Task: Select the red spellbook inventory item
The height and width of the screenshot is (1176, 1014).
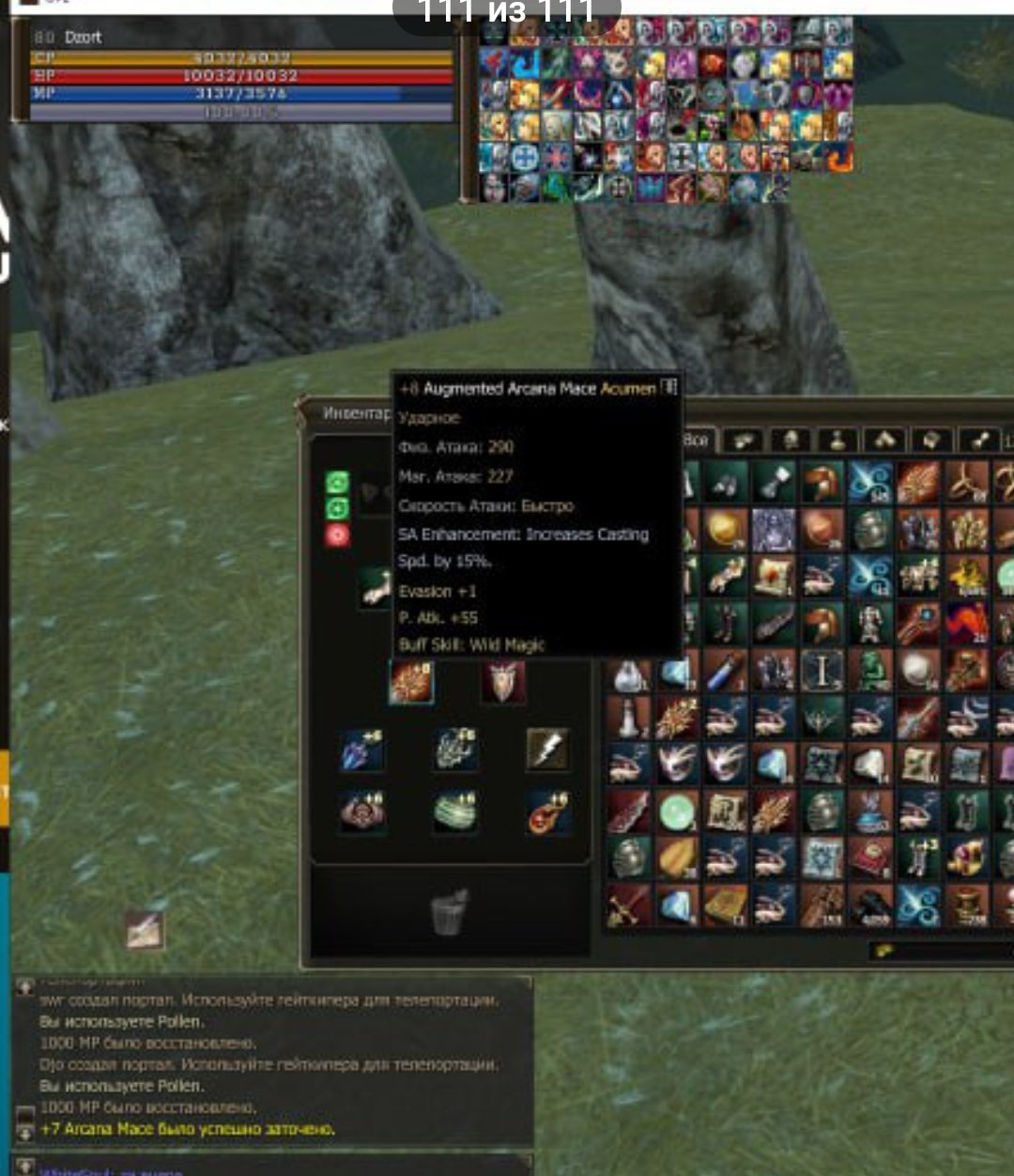Action: (x=871, y=859)
